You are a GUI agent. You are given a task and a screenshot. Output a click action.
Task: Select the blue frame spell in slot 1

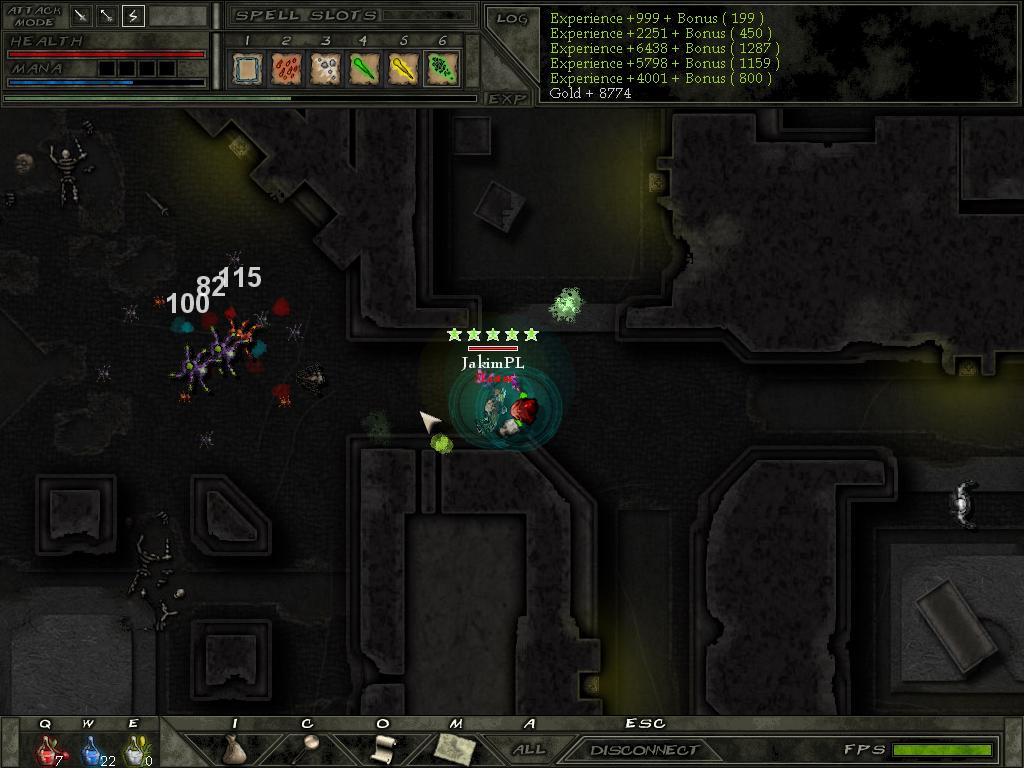tap(247, 68)
